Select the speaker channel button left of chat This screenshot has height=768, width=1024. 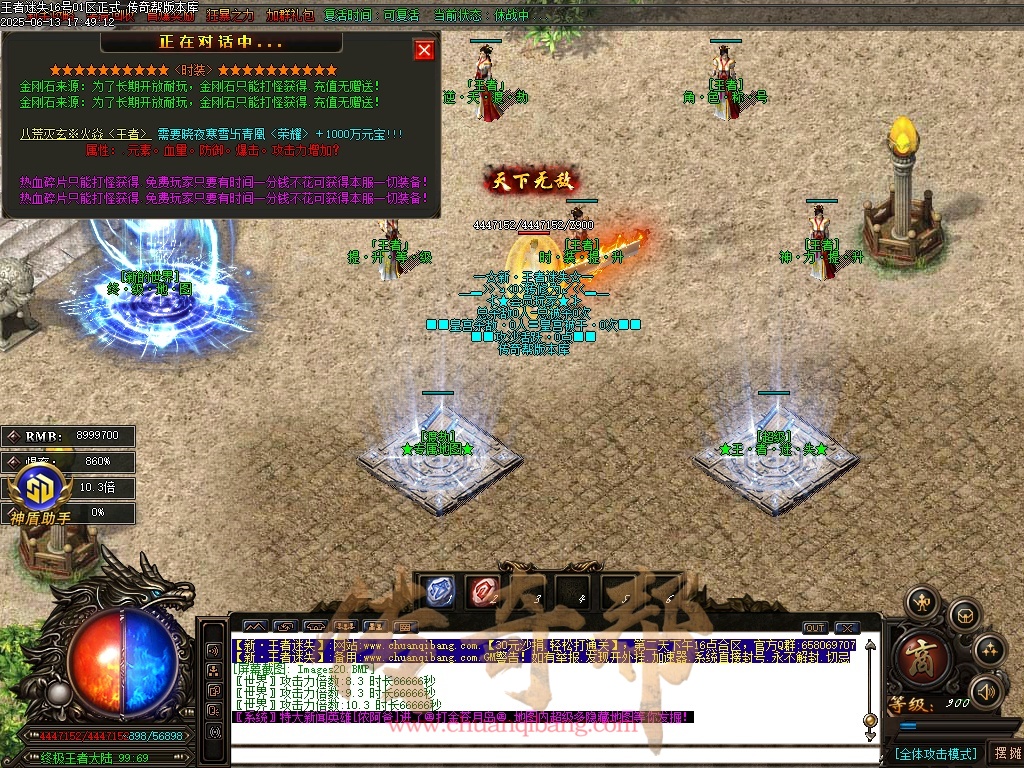213,650
